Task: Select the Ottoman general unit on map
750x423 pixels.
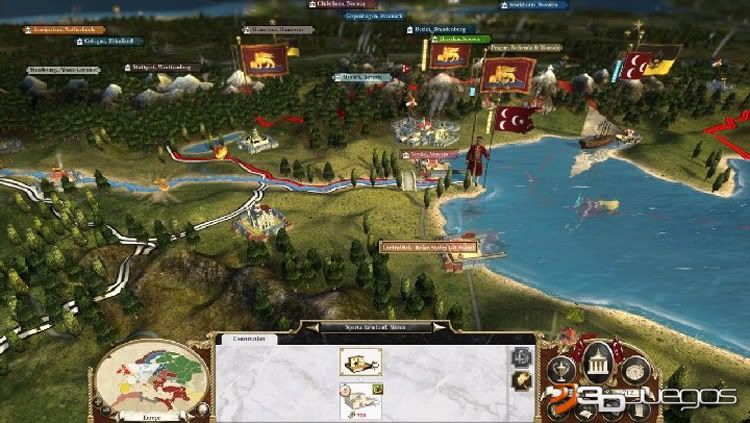Action: (476, 160)
